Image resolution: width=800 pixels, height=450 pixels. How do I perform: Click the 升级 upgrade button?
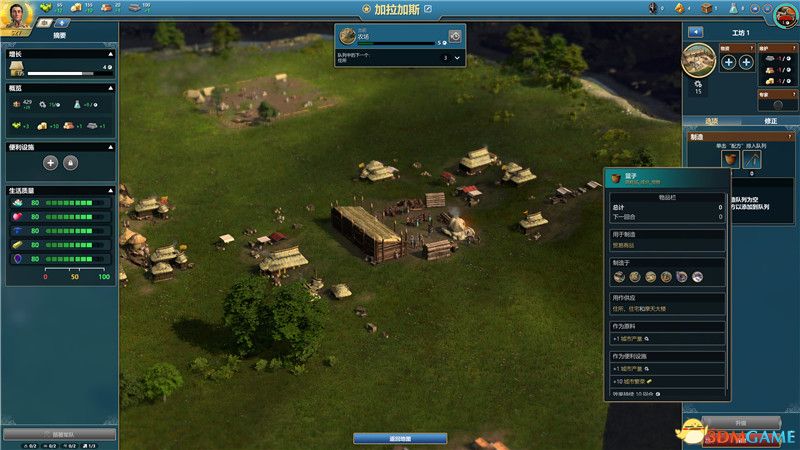pyautogui.click(x=741, y=422)
